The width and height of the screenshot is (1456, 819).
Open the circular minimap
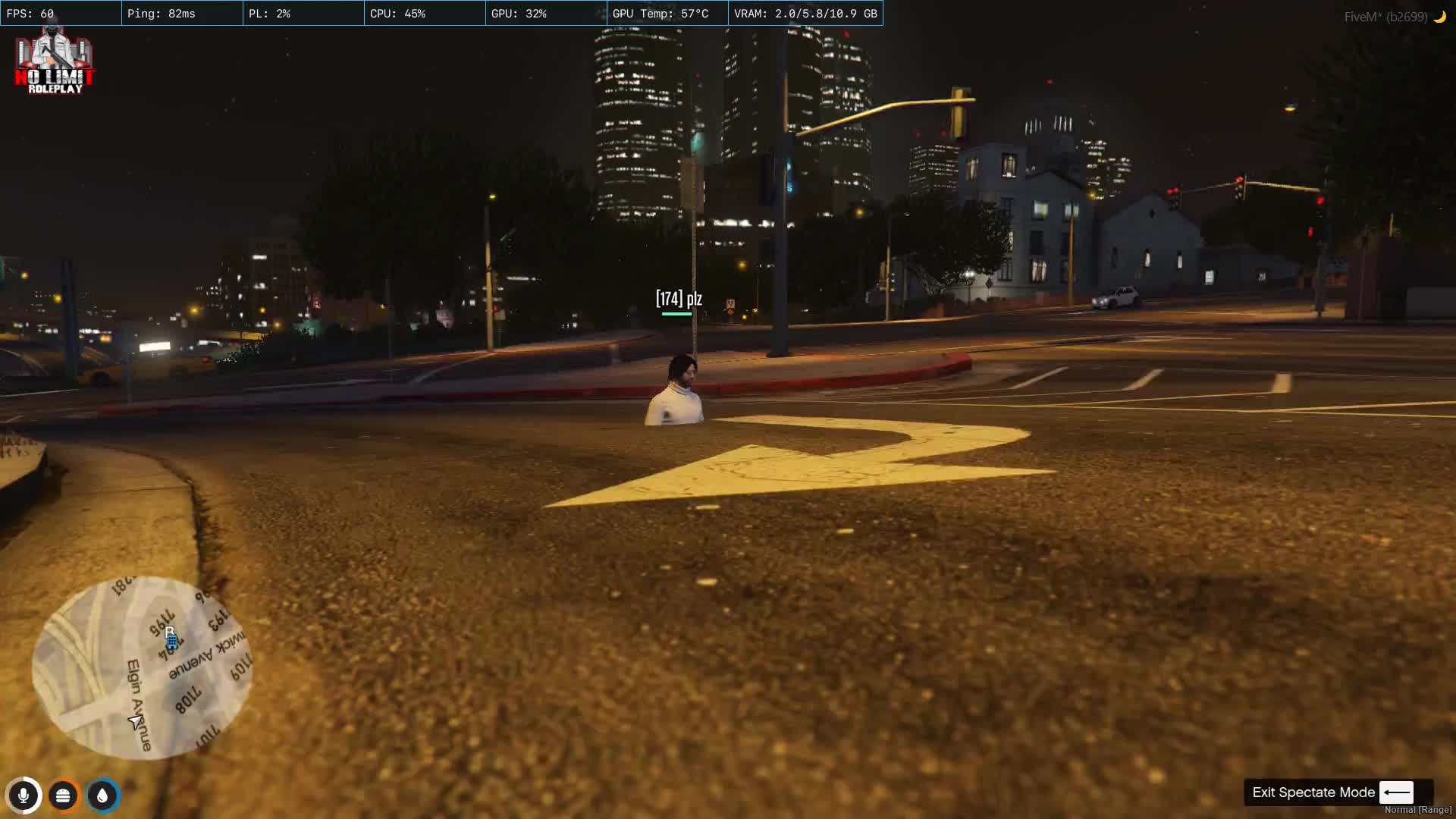(142, 668)
